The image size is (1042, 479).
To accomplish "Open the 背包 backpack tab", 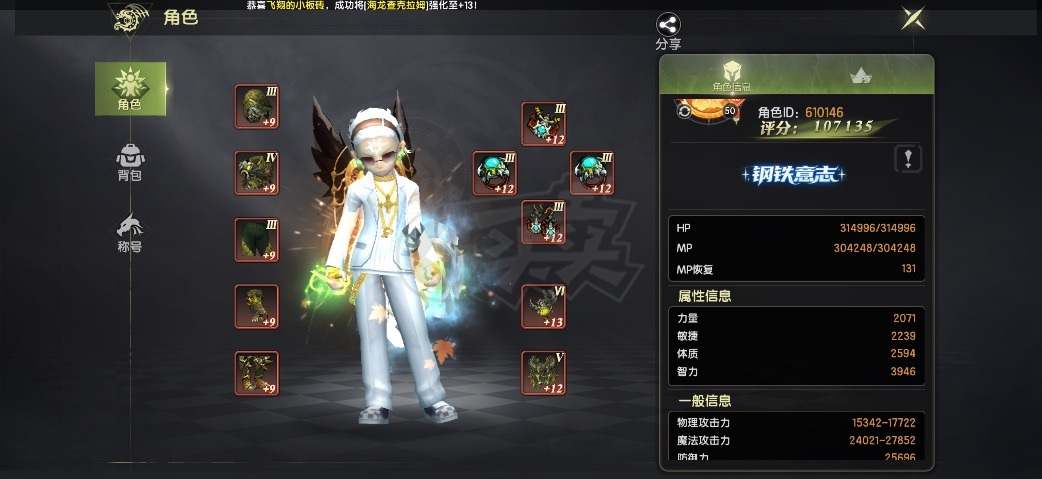I will pyautogui.click(x=130, y=162).
